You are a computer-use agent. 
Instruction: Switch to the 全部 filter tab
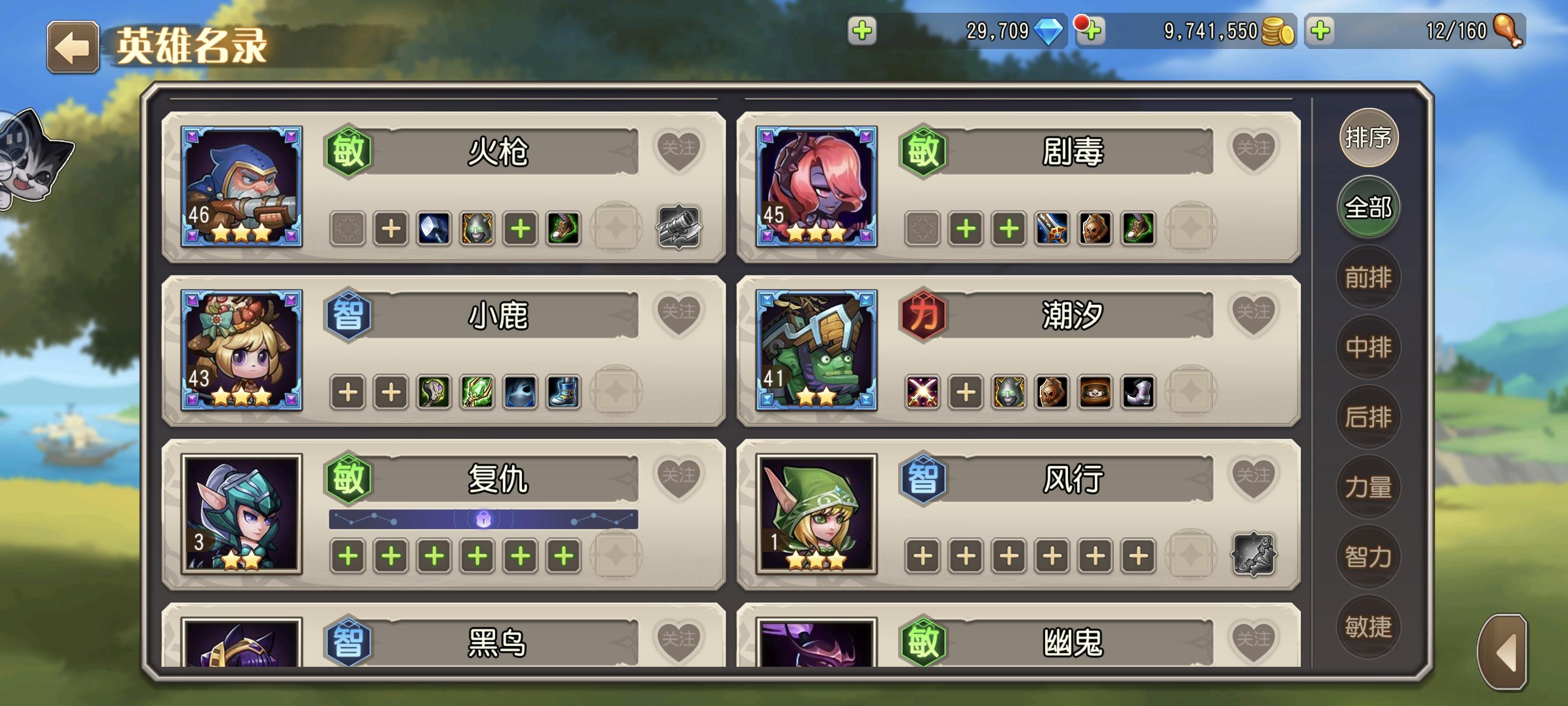pyautogui.click(x=1369, y=207)
